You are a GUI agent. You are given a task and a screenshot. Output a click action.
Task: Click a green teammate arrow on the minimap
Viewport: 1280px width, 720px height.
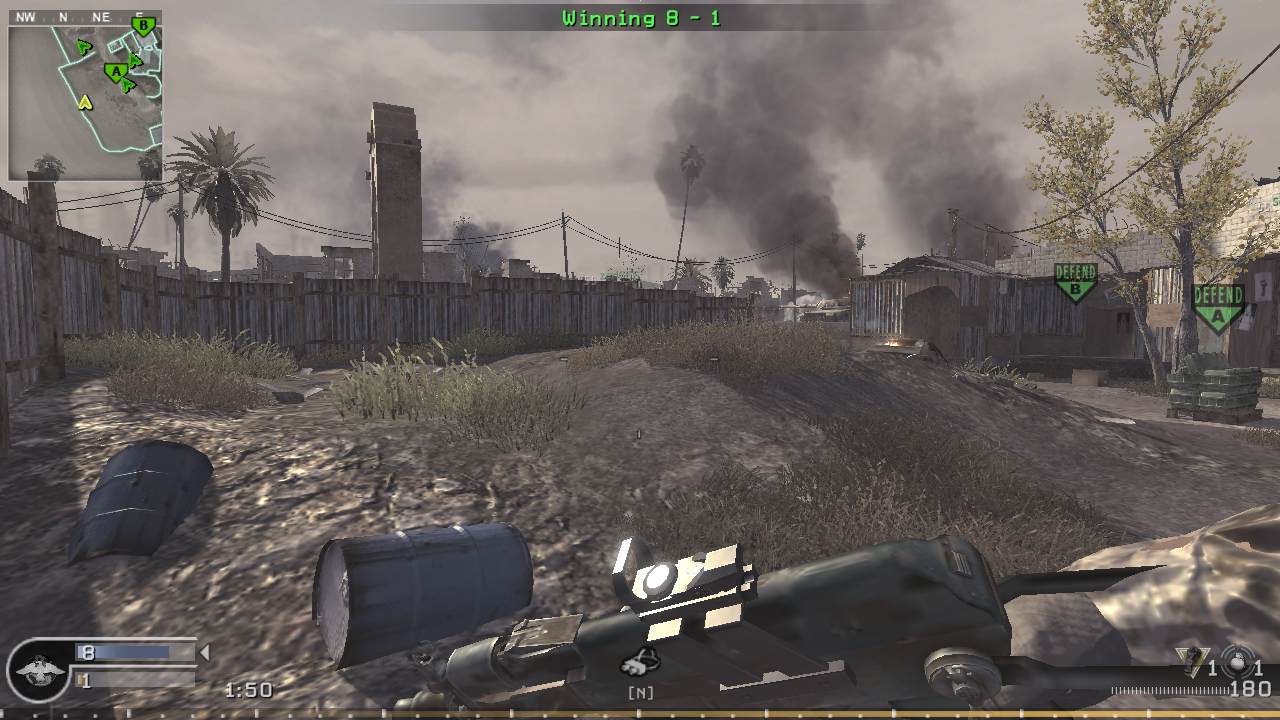(84, 47)
